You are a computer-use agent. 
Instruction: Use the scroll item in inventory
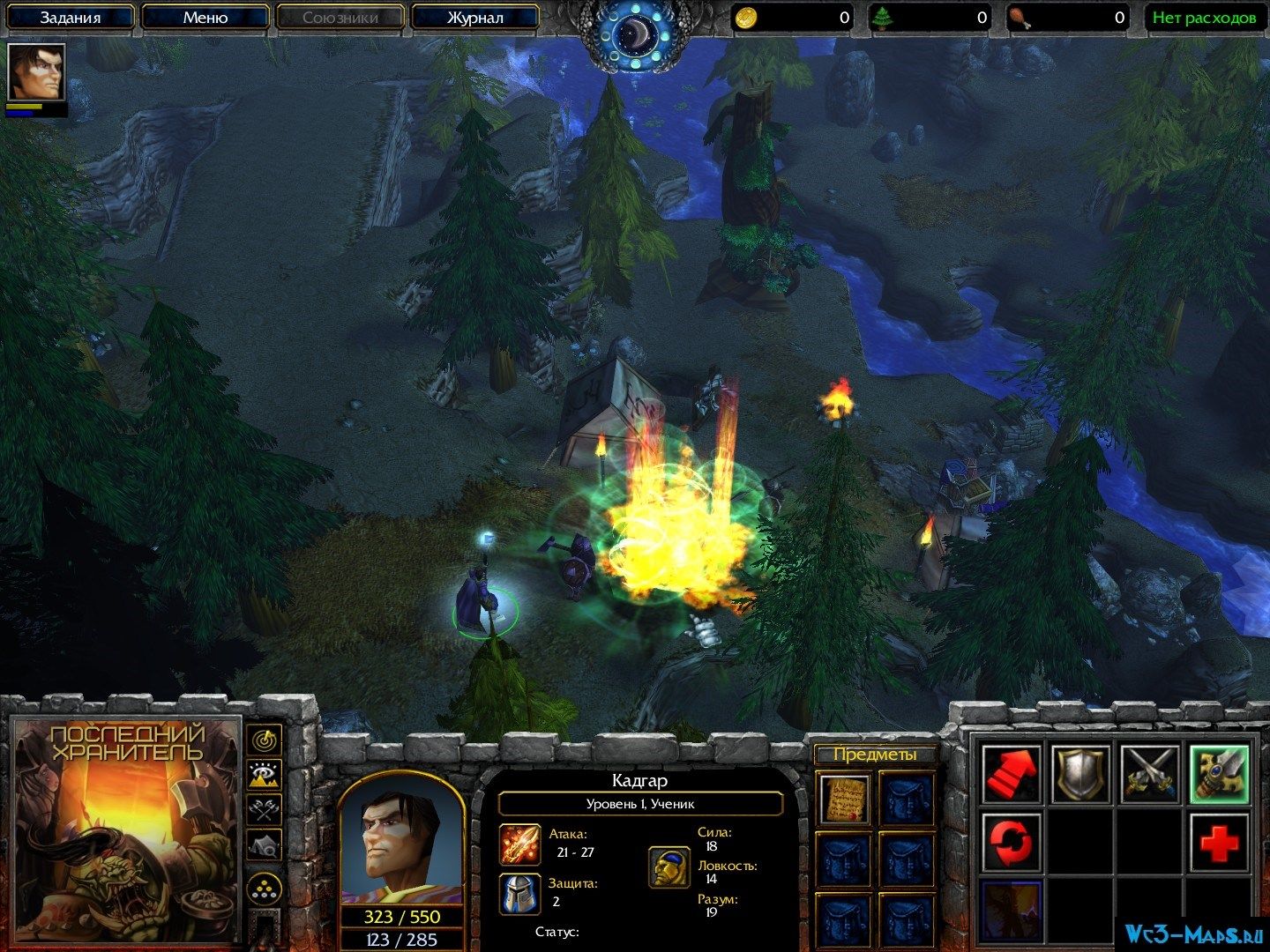coord(845,799)
